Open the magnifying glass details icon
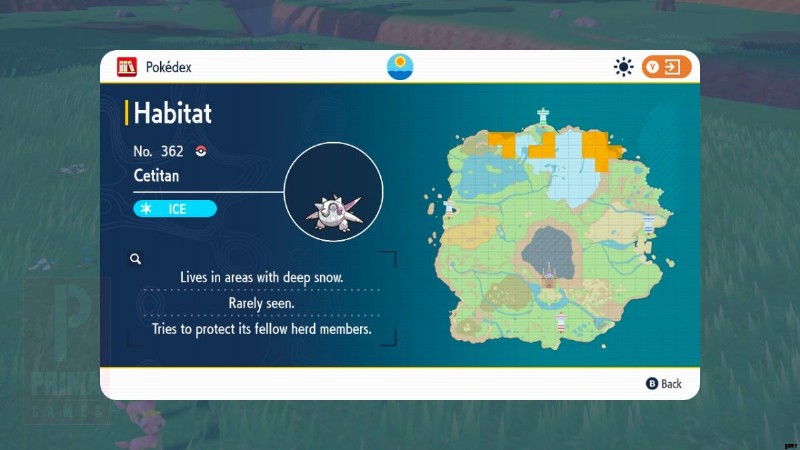Image resolution: width=800 pixels, height=450 pixels. pyautogui.click(x=135, y=259)
